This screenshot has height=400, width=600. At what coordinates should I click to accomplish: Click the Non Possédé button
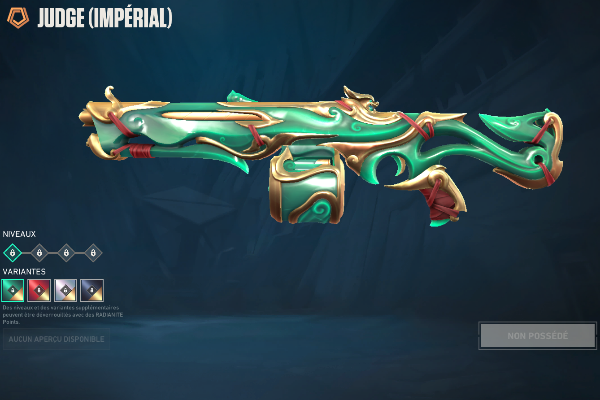(537, 336)
